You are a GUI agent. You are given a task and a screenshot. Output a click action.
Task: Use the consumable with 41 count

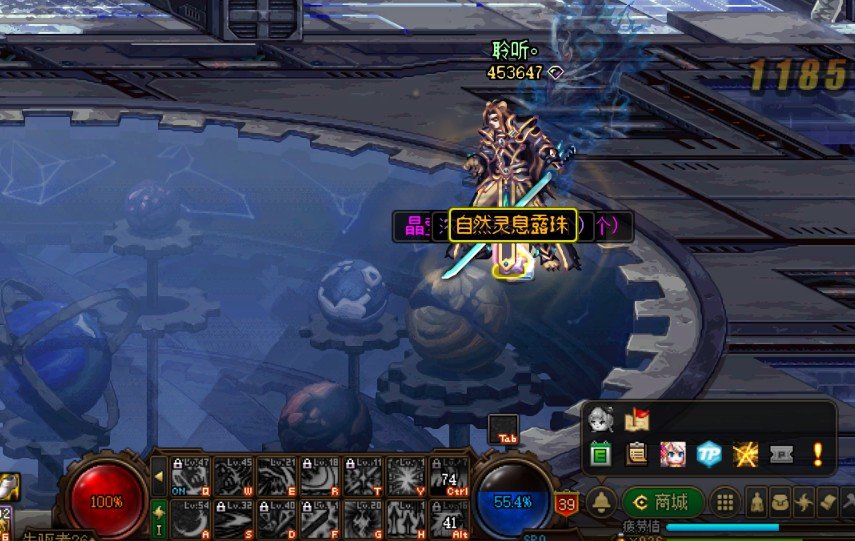tap(448, 518)
